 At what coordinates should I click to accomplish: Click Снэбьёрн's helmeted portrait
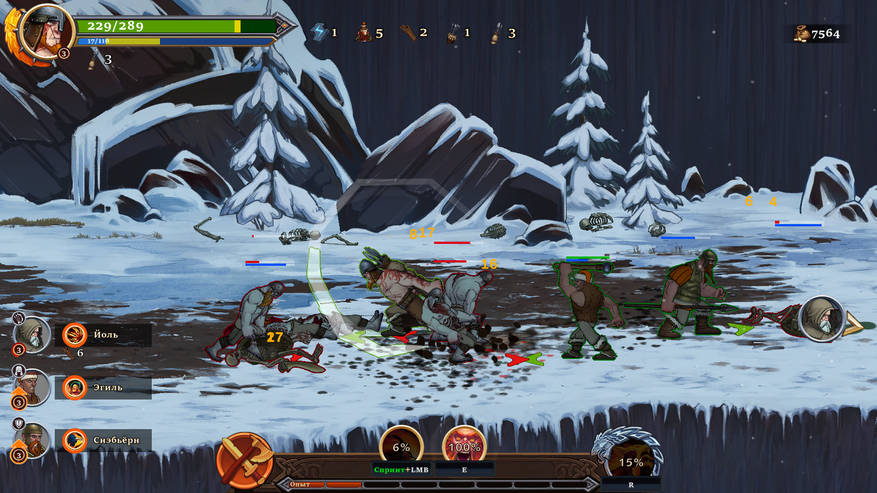31,439
